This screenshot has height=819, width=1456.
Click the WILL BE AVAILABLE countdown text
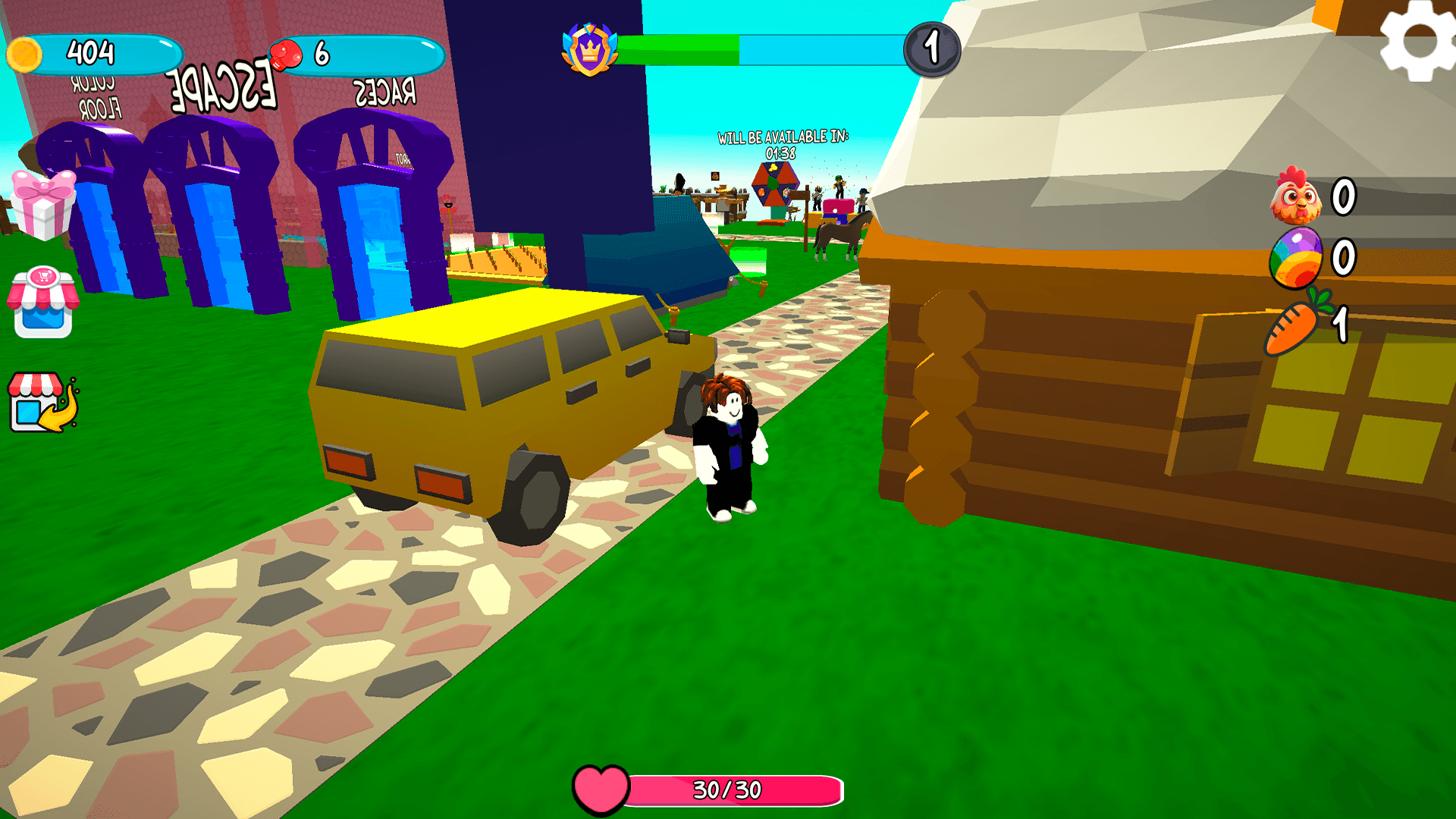click(x=785, y=139)
